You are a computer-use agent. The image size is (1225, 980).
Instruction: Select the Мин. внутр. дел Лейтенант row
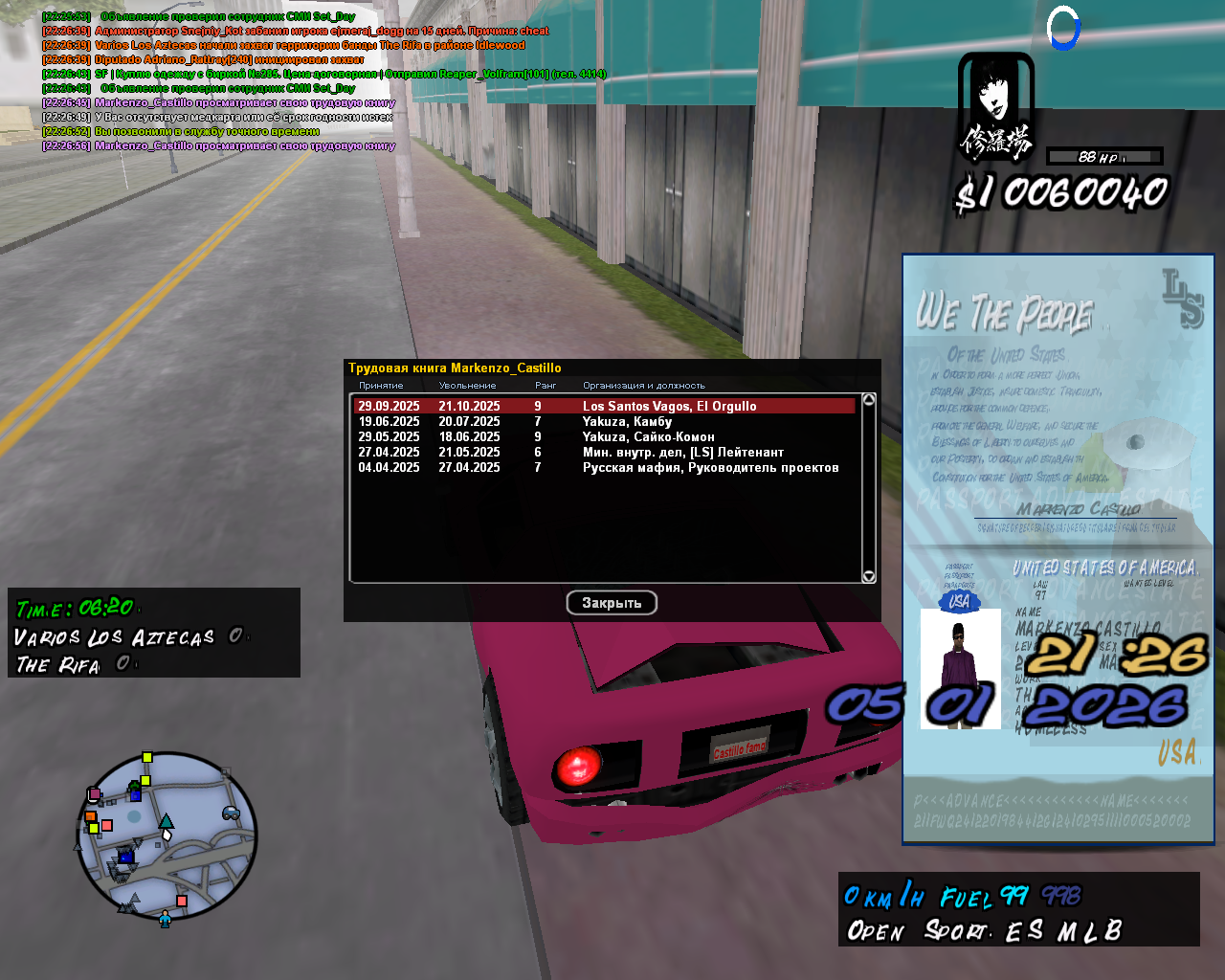pyautogui.click(x=603, y=452)
